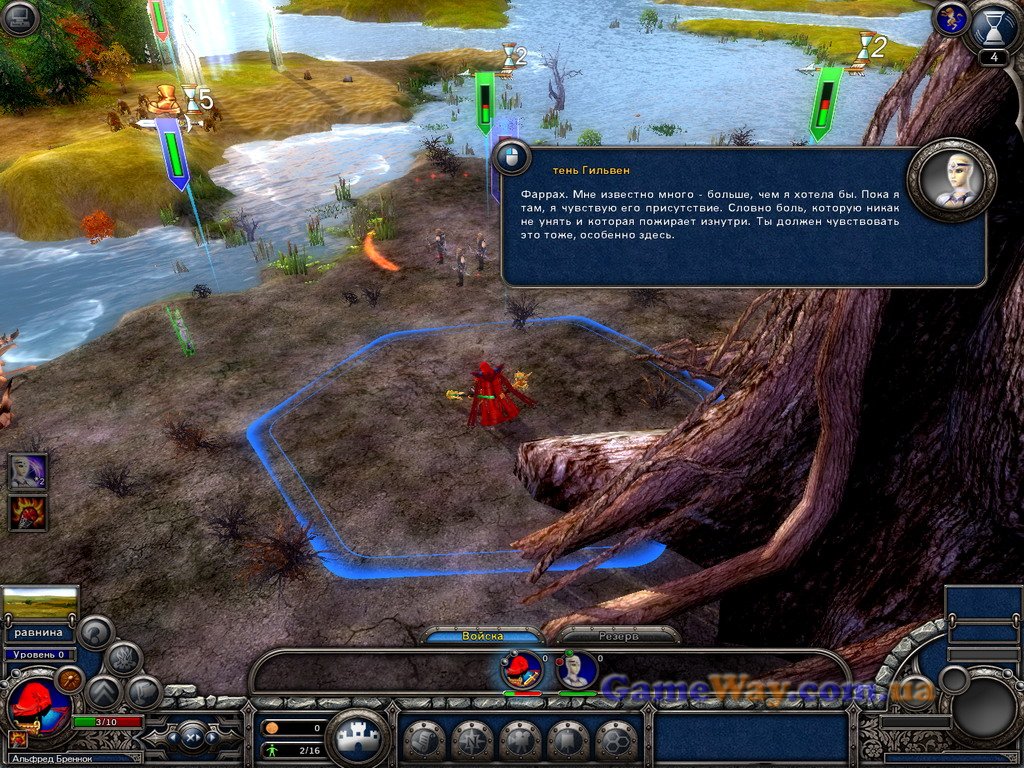This screenshot has height=768, width=1024.
Task: Open the compass button in the bottom bar
Action: (x=472, y=741)
